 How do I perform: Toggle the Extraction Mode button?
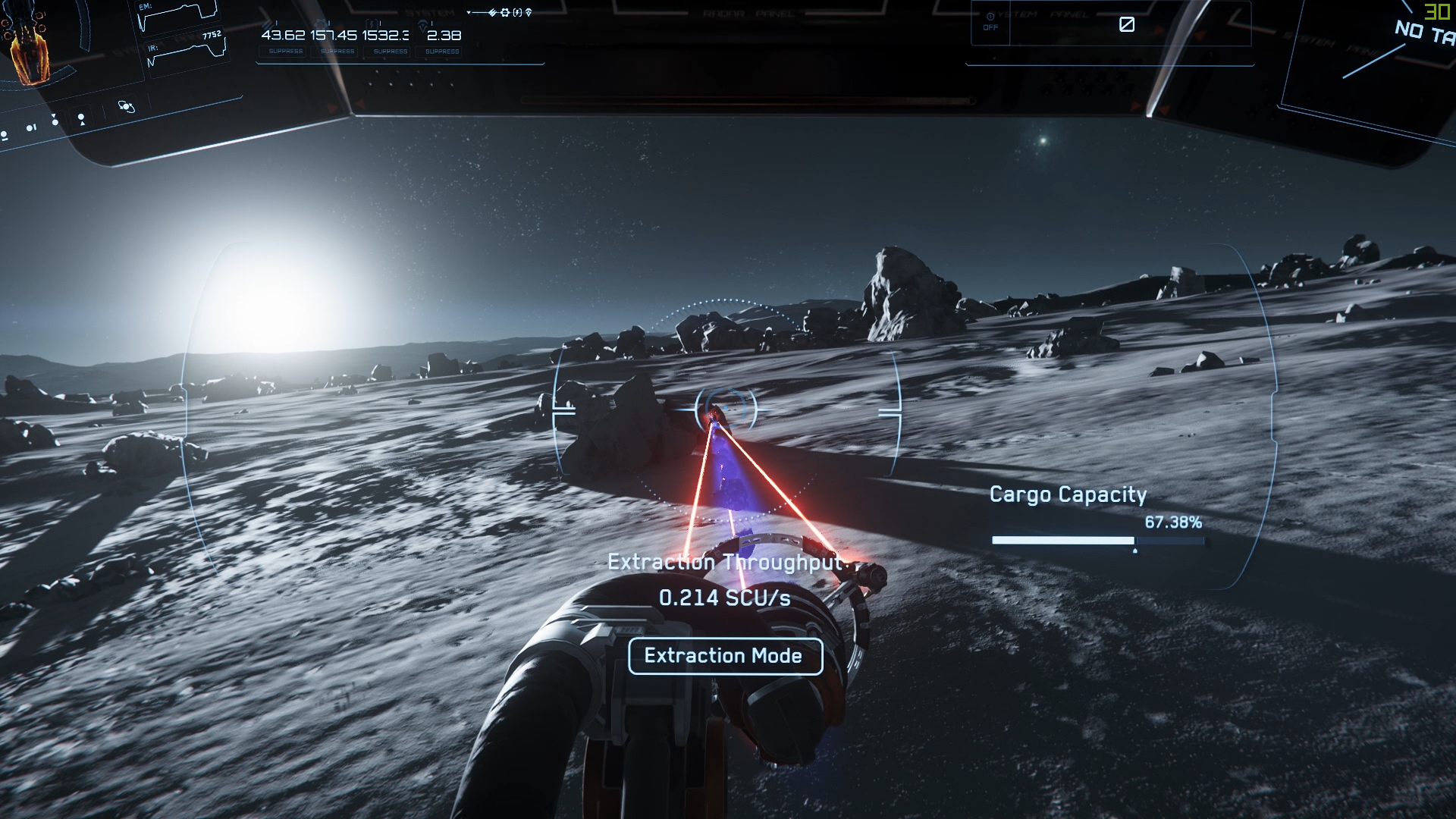click(x=725, y=656)
